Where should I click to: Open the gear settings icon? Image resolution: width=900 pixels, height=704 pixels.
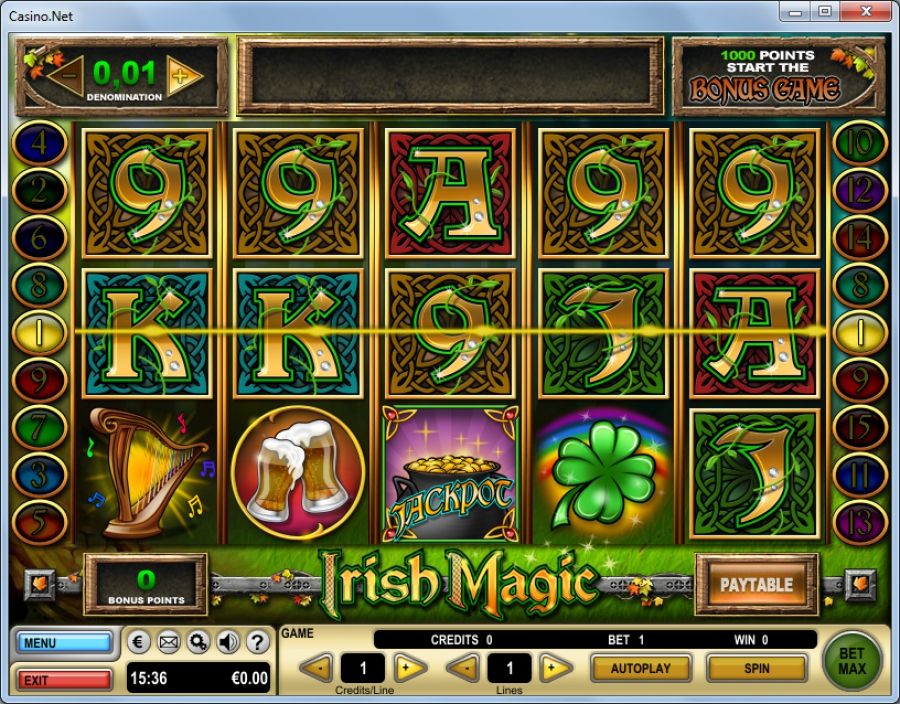(x=198, y=642)
